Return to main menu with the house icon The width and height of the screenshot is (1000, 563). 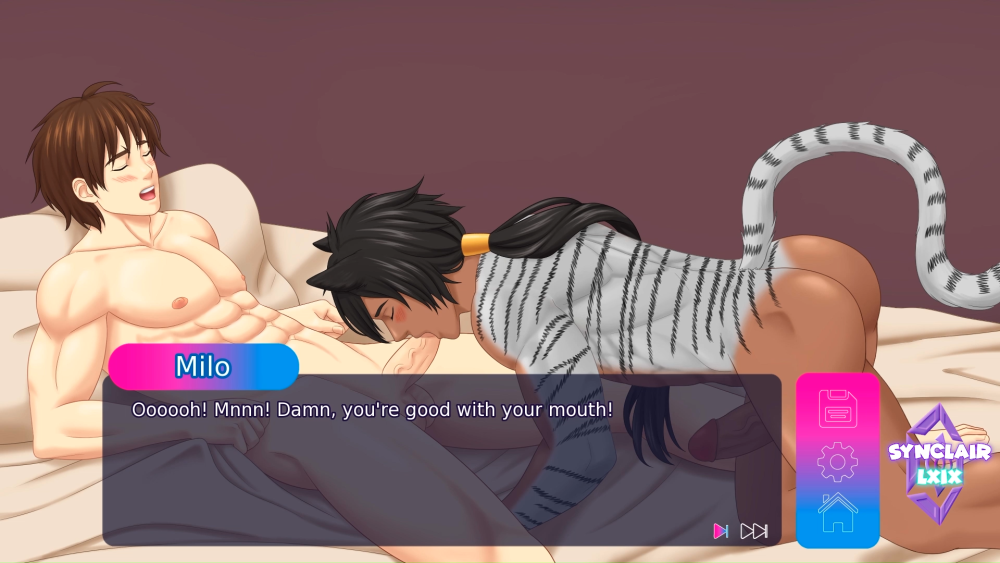tap(837, 512)
